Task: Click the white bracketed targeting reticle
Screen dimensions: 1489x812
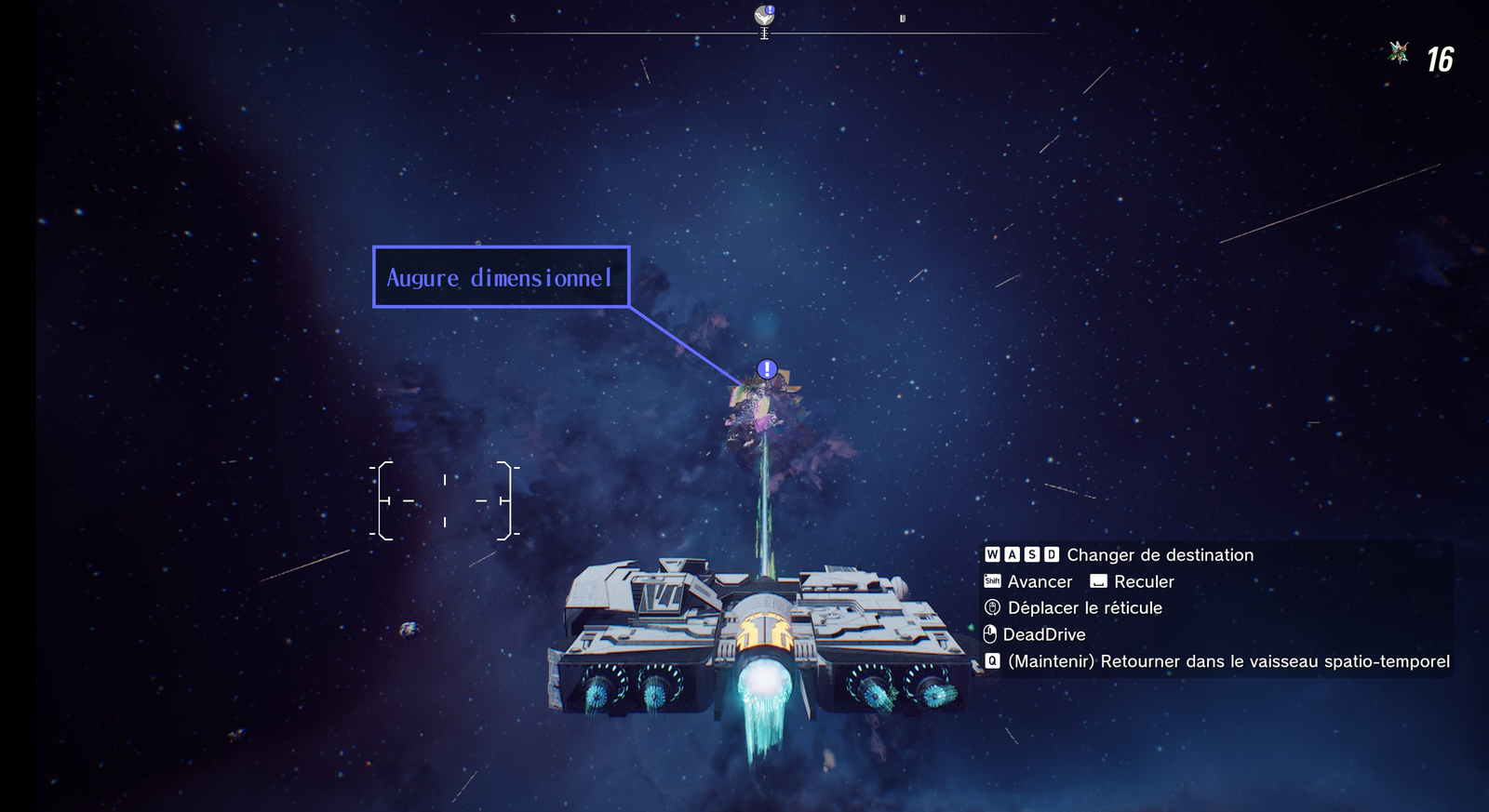Action: (445, 500)
